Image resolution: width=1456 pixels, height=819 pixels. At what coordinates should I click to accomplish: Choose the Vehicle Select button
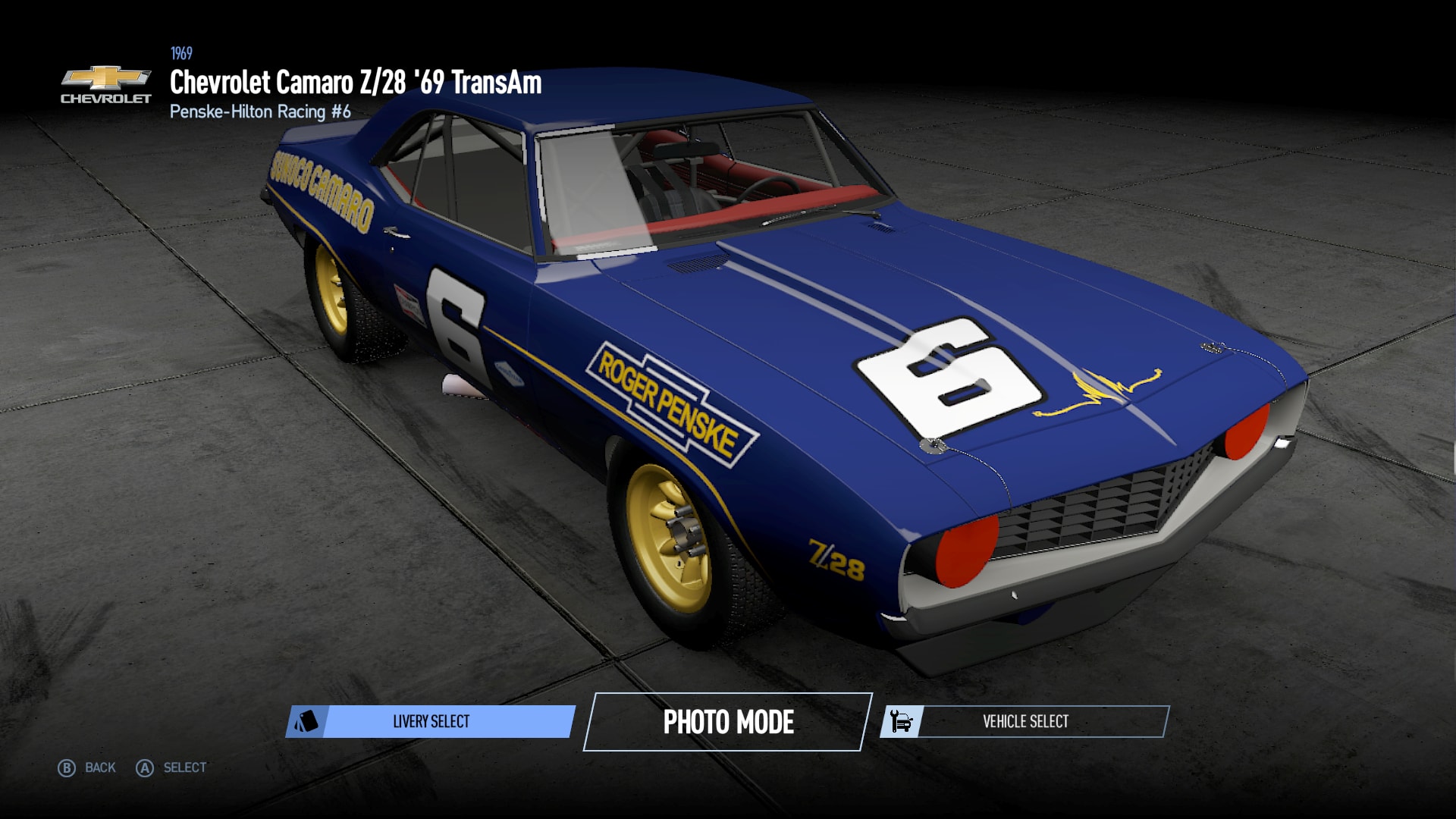click(1025, 721)
